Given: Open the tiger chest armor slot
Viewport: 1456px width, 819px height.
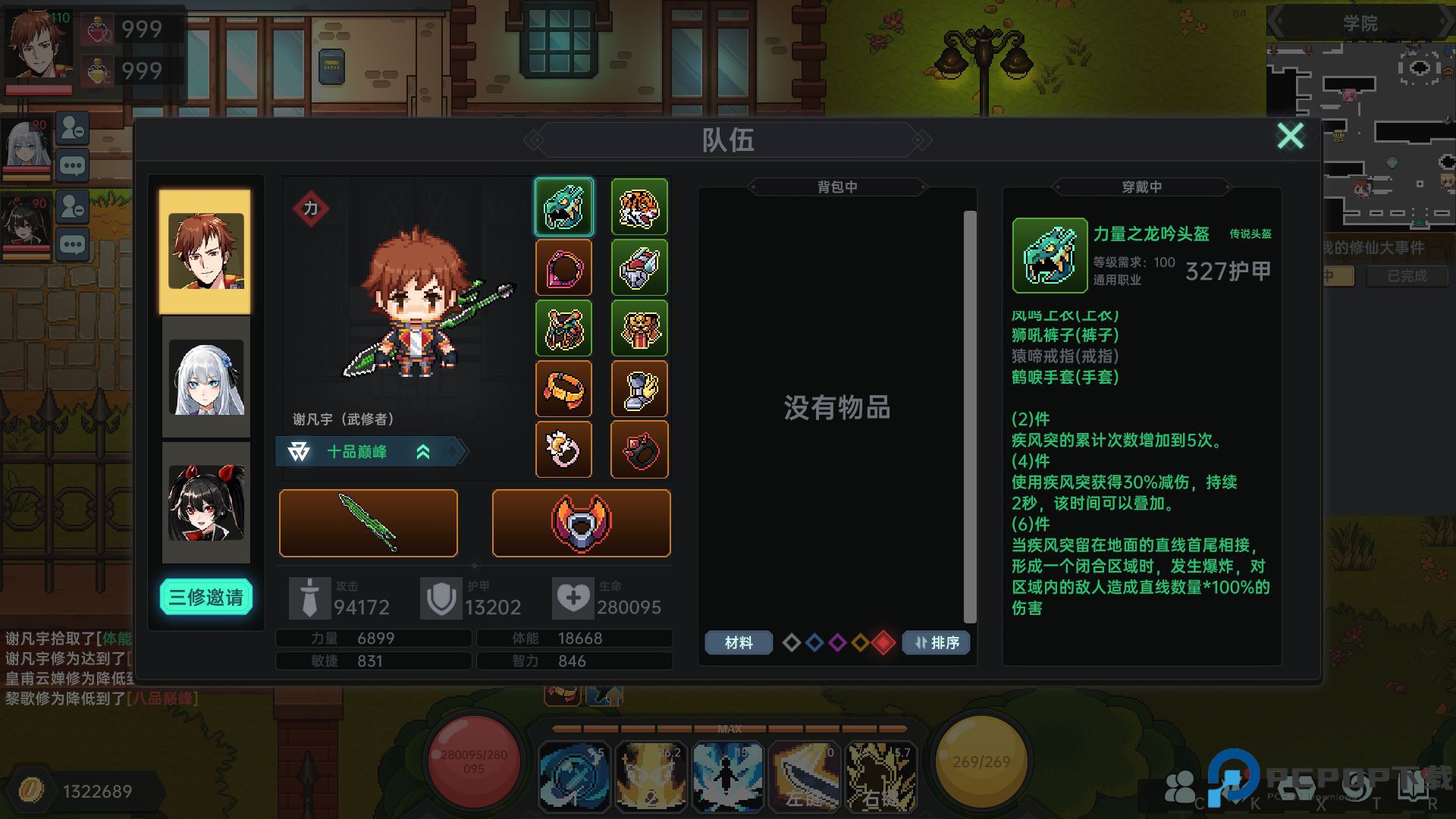Looking at the screenshot, I should 640,206.
